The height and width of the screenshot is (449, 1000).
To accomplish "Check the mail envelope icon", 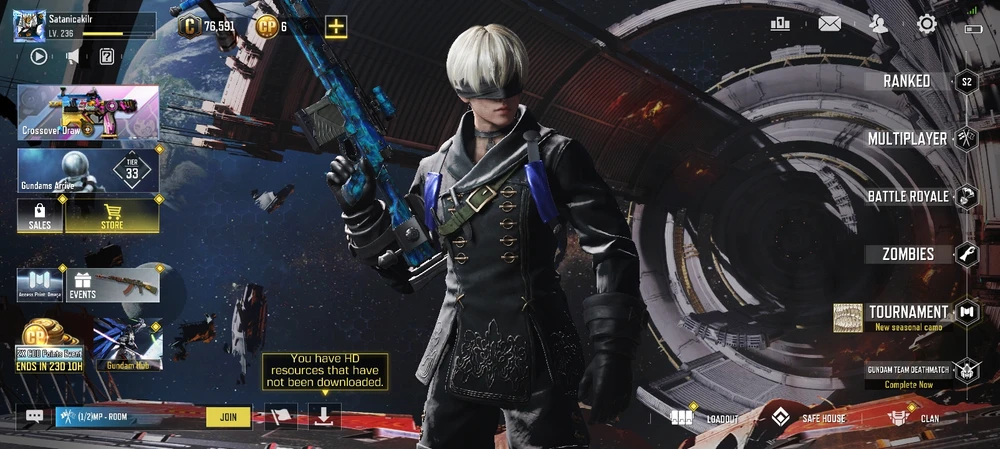I will tap(829, 25).
